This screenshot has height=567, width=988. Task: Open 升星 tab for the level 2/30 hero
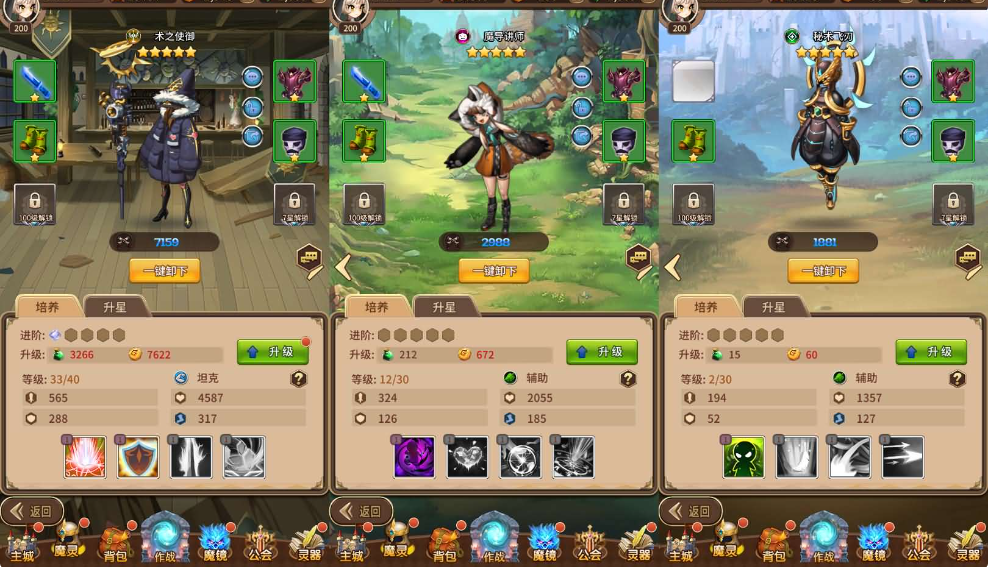773,307
